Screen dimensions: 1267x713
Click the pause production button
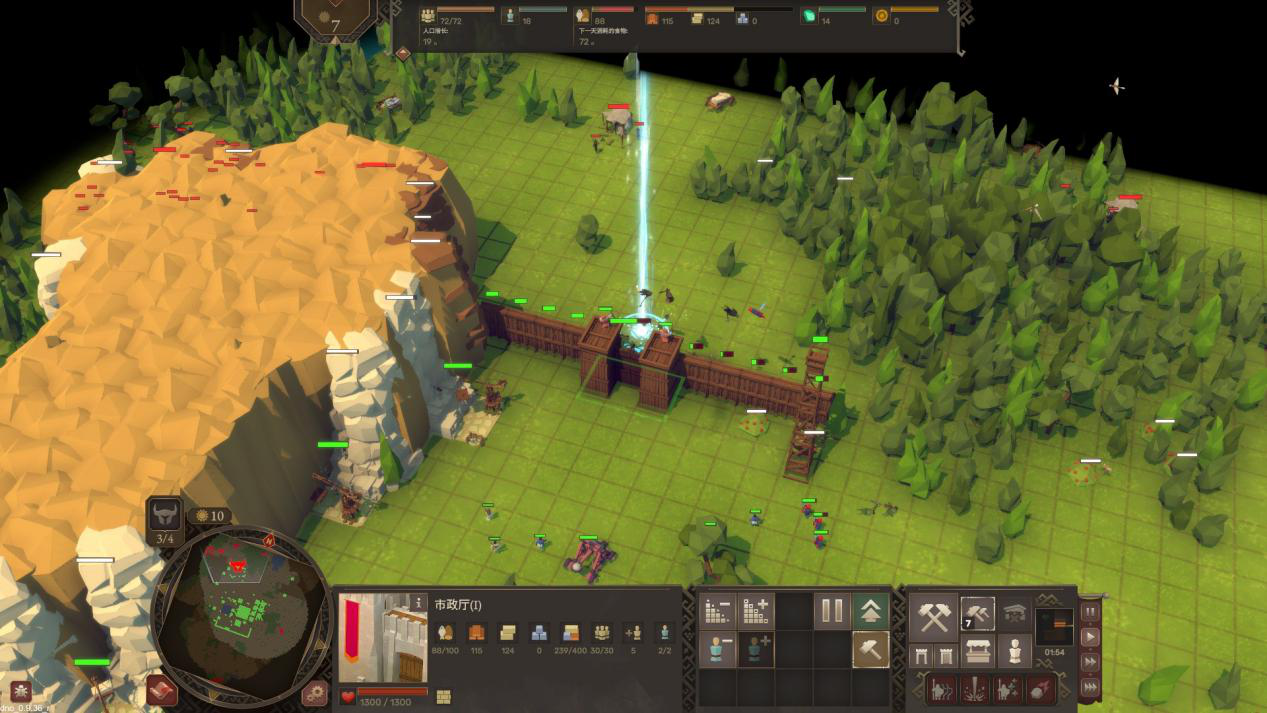click(x=832, y=611)
